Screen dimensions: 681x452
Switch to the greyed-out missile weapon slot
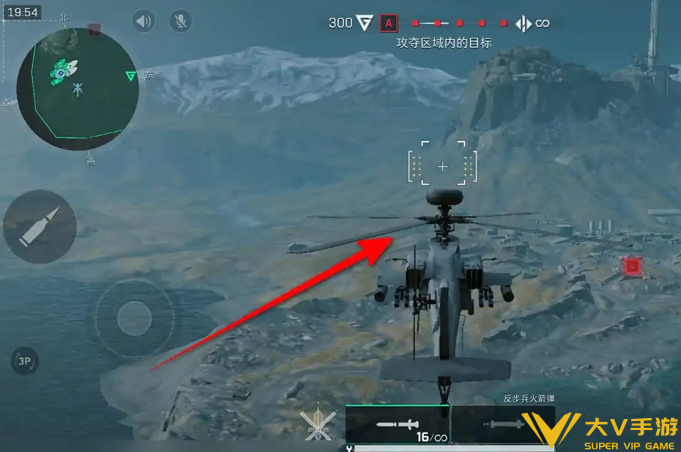tap(497, 424)
